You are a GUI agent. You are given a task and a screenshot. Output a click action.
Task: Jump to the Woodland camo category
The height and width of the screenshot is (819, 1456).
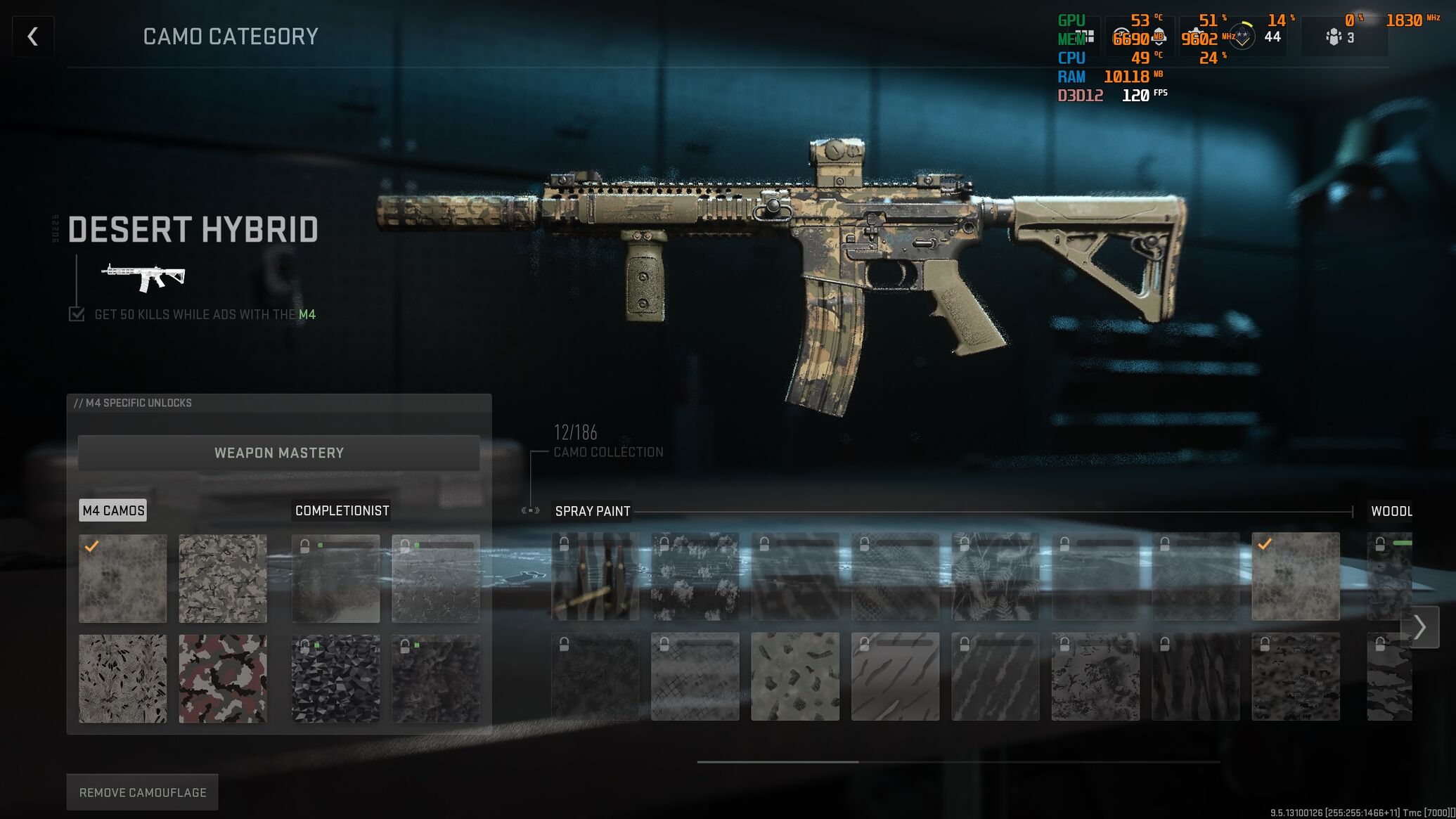click(1391, 511)
